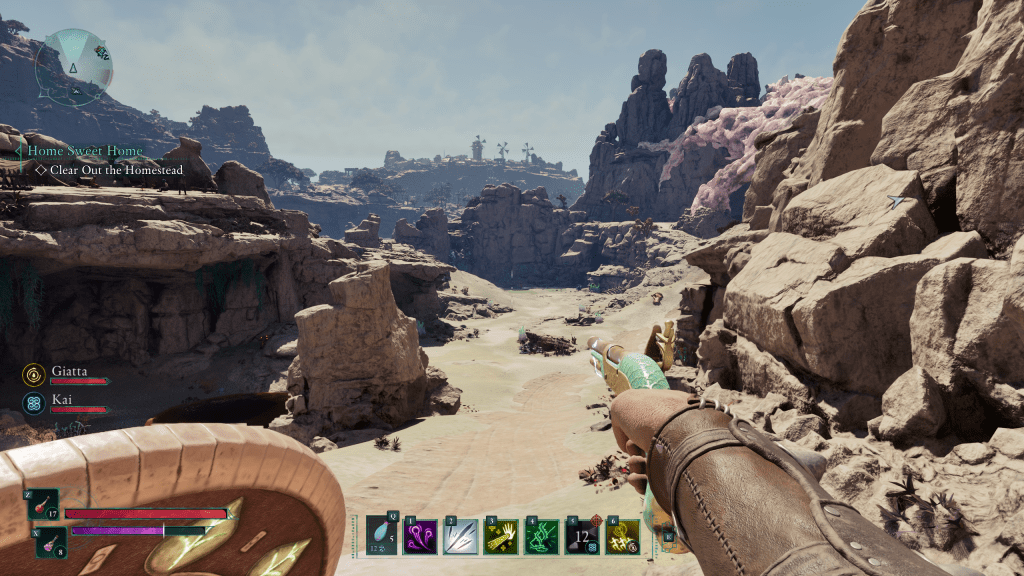This screenshot has height=576, width=1024.
Task: Activate the purple swirl ability
Action: point(420,537)
